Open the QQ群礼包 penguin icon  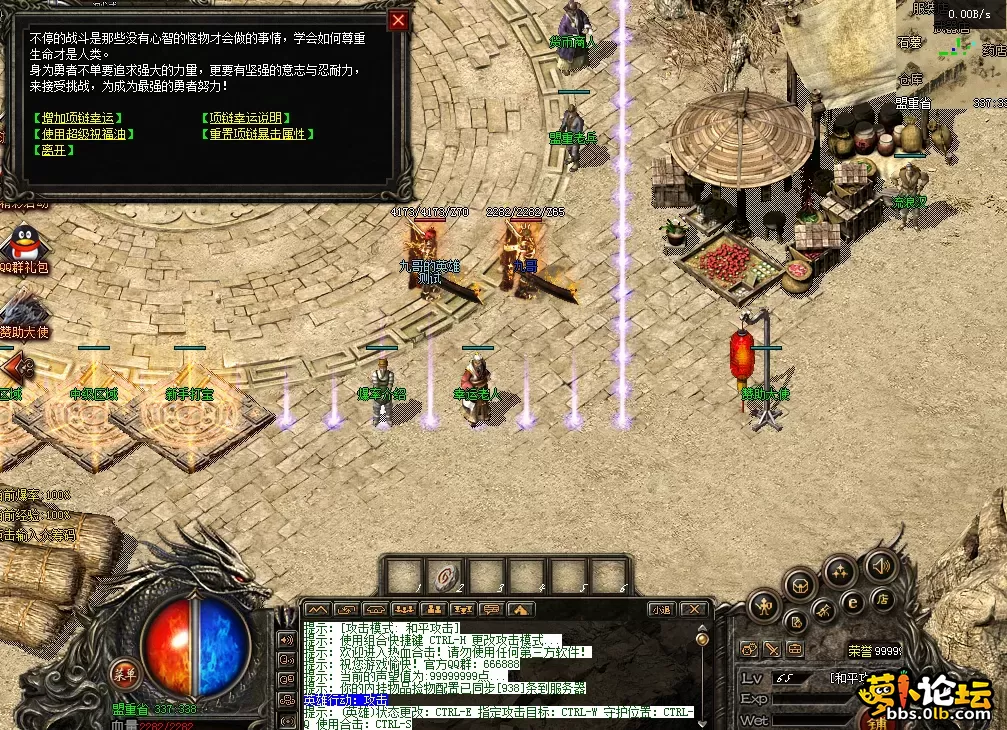22,243
